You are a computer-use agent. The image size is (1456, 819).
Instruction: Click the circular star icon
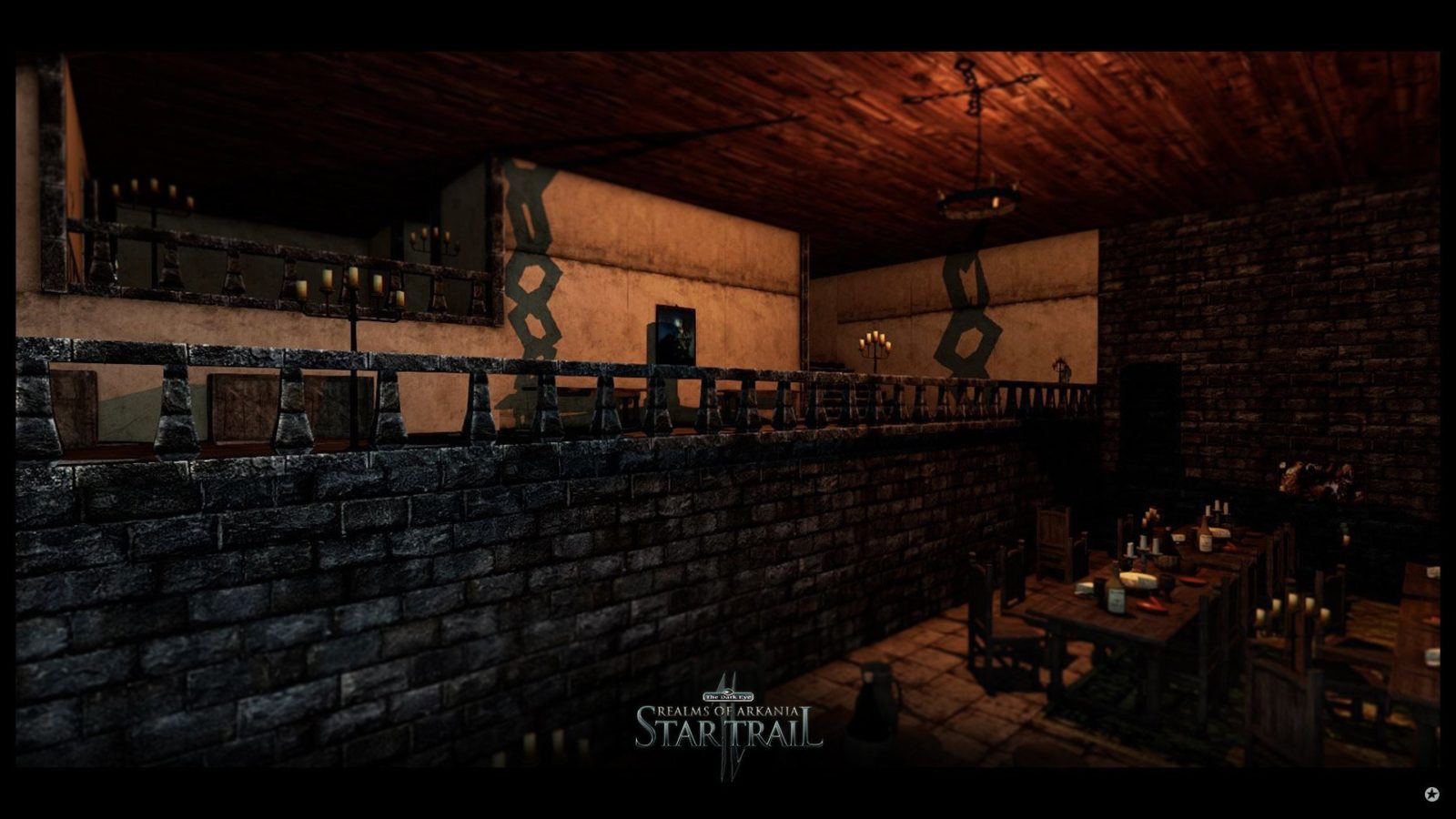pyautogui.click(x=1431, y=794)
